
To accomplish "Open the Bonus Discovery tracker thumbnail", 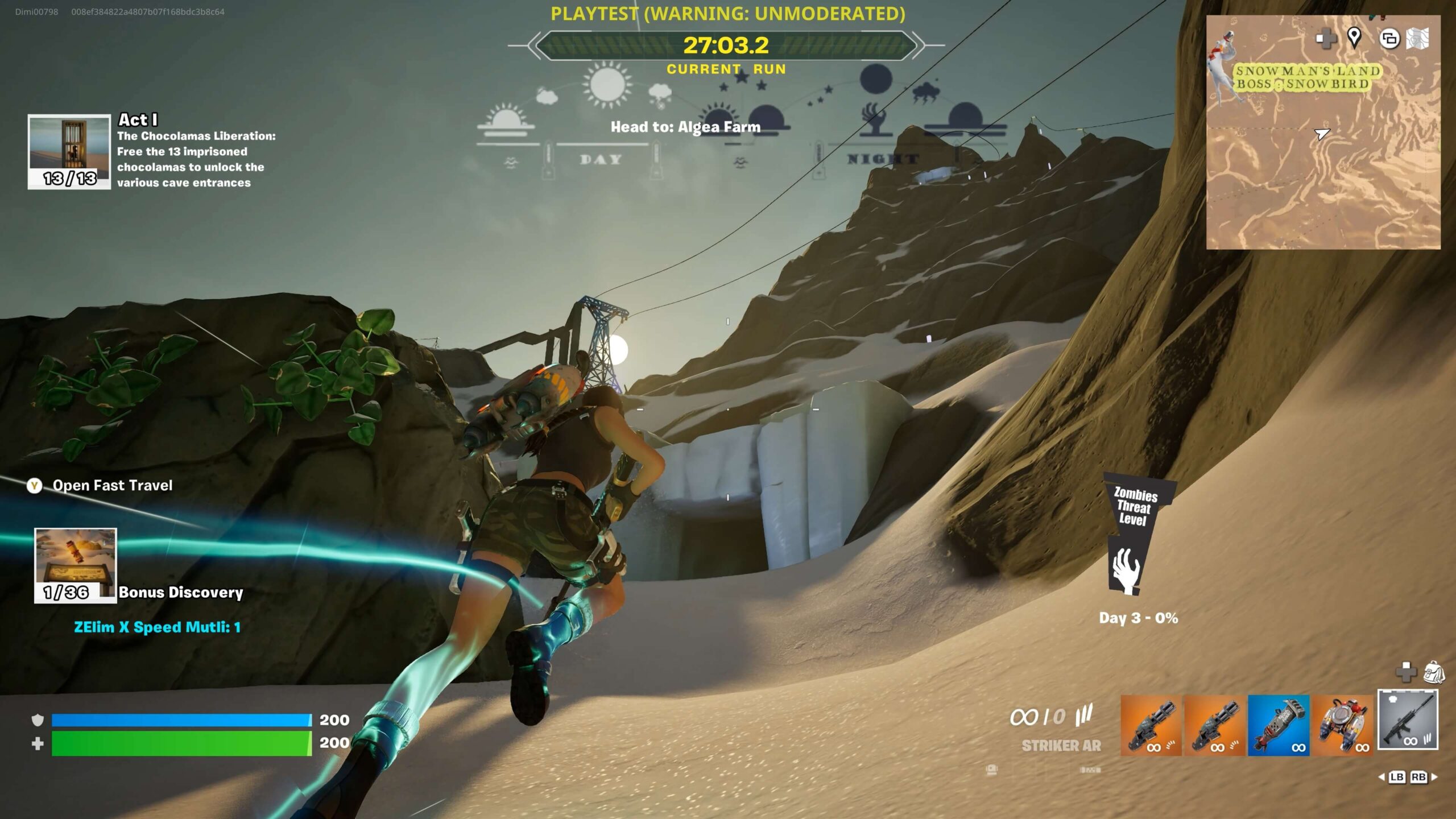I will click(x=76, y=565).
